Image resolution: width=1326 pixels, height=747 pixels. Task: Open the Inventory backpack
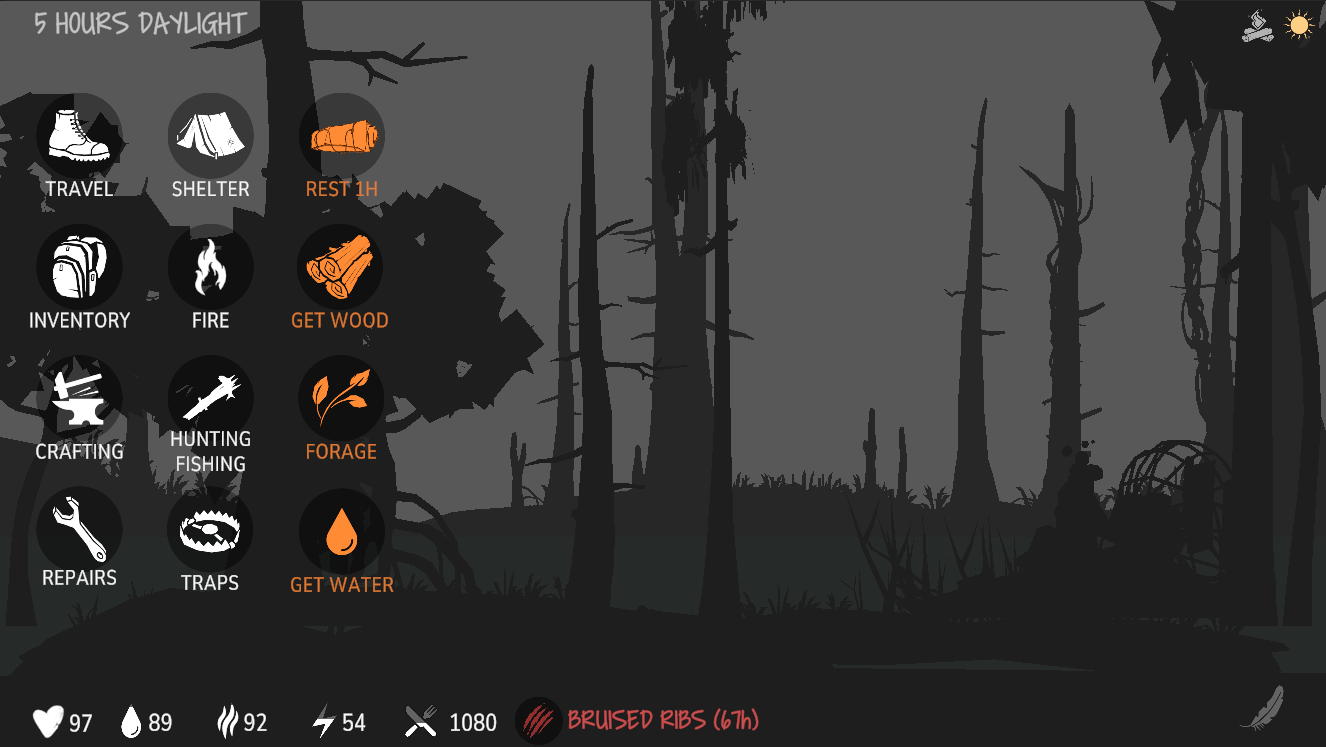click(x=80, y=266)
